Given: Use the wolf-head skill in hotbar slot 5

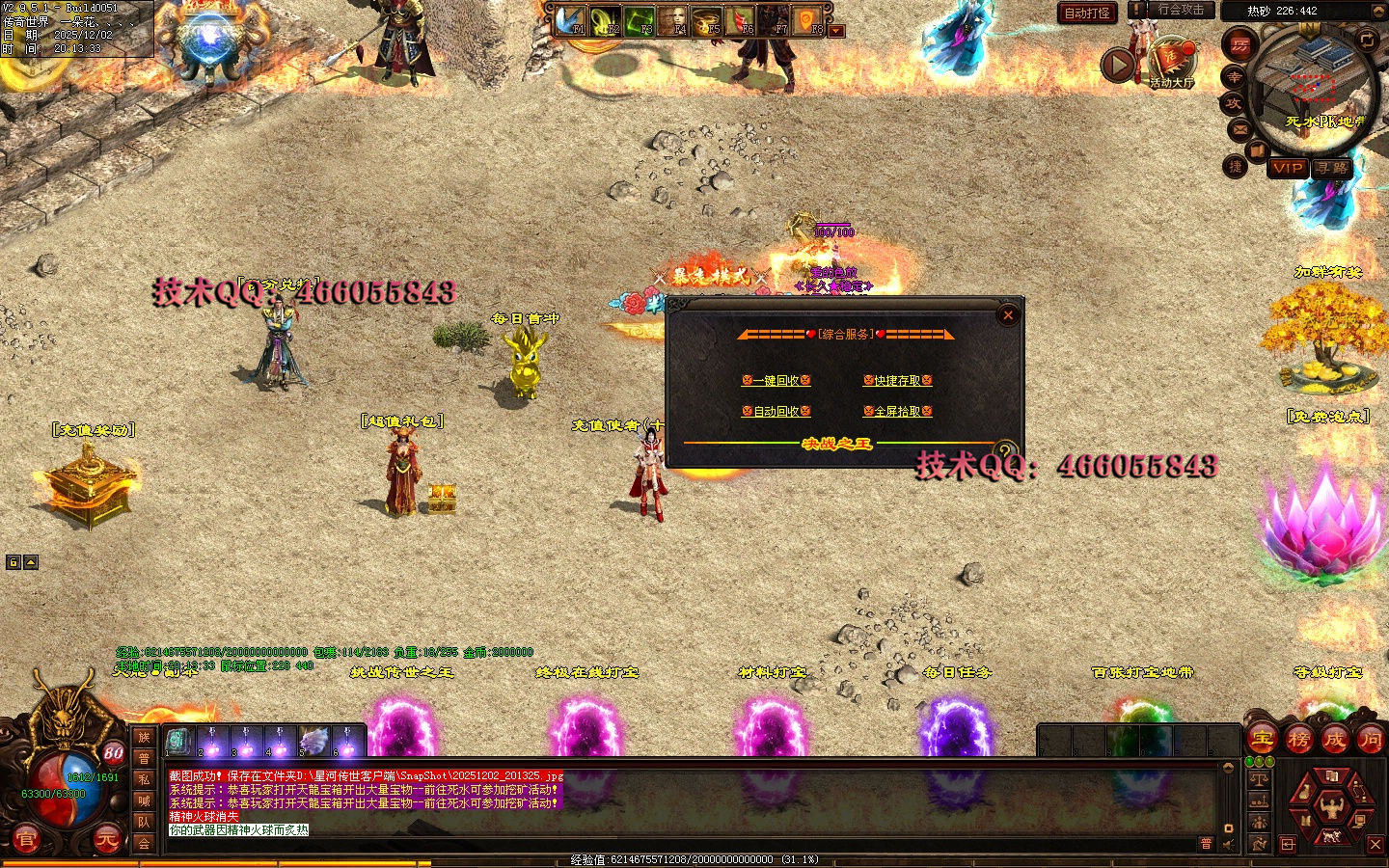Looking at the screenshot, I should pos(313,741).
